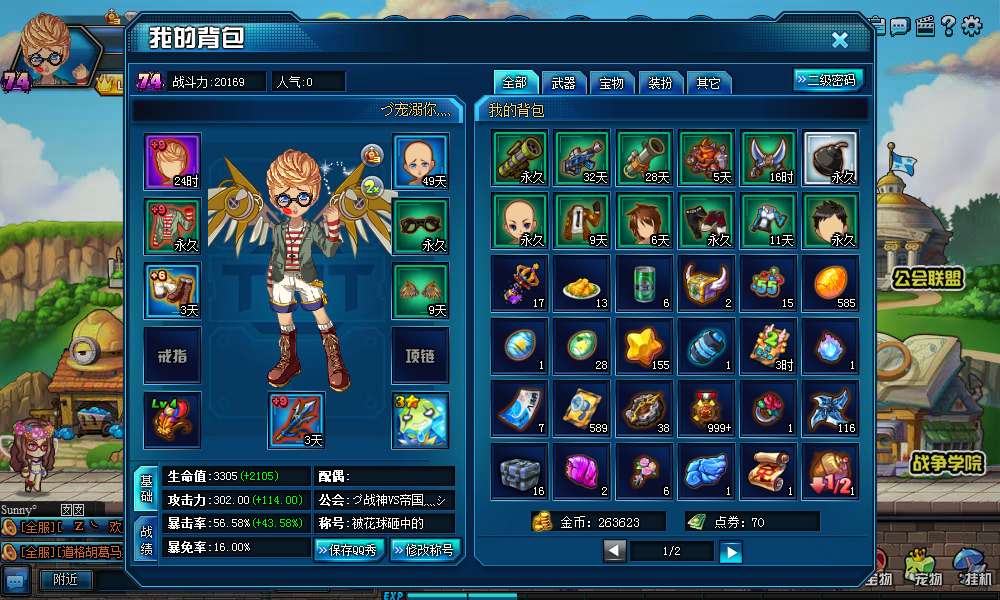Select the black bomb item slot
Screen dimensions: 1000x600
[830, 158]
